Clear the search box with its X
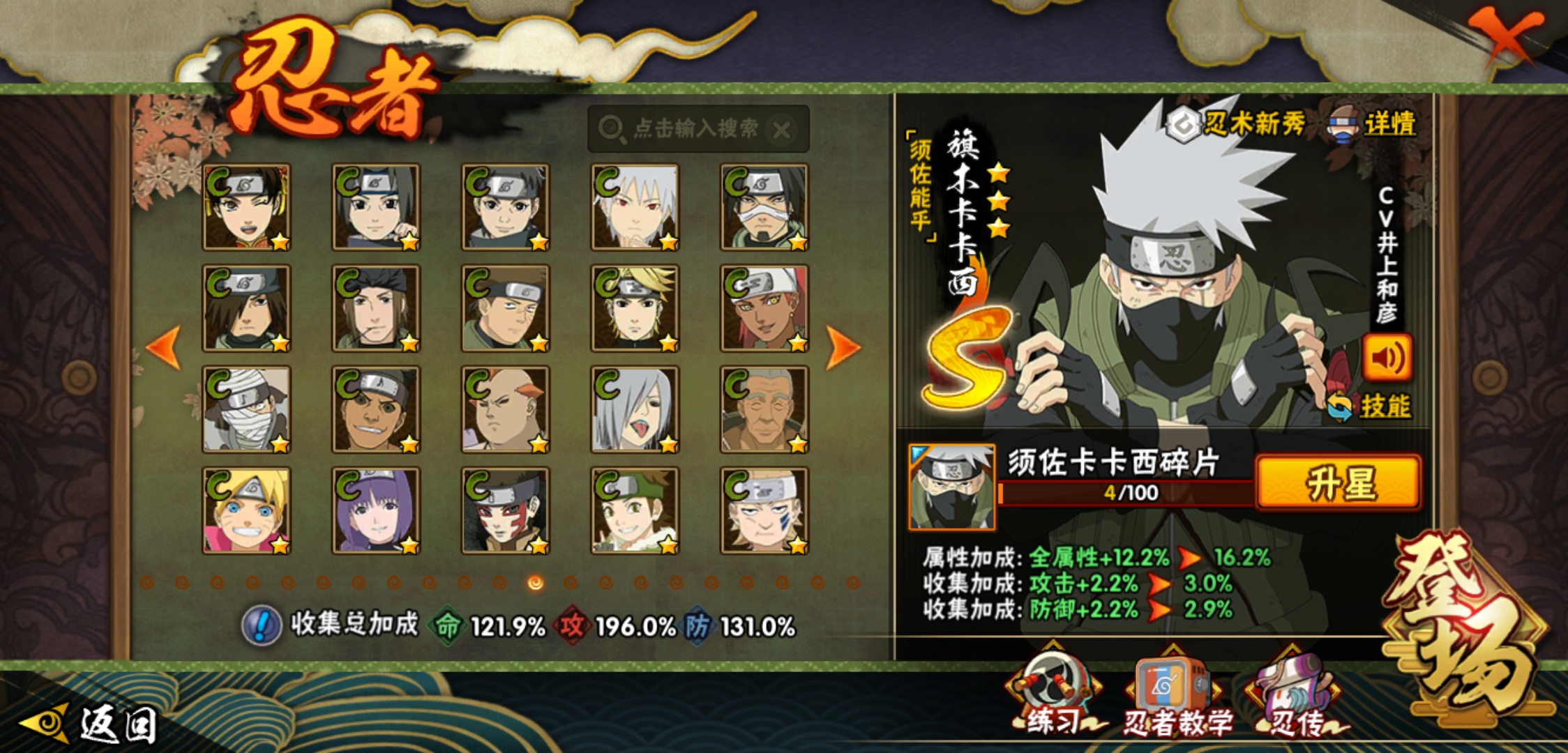The height and width of the screenshot is (753, 1568). click(x=783, y=130)
